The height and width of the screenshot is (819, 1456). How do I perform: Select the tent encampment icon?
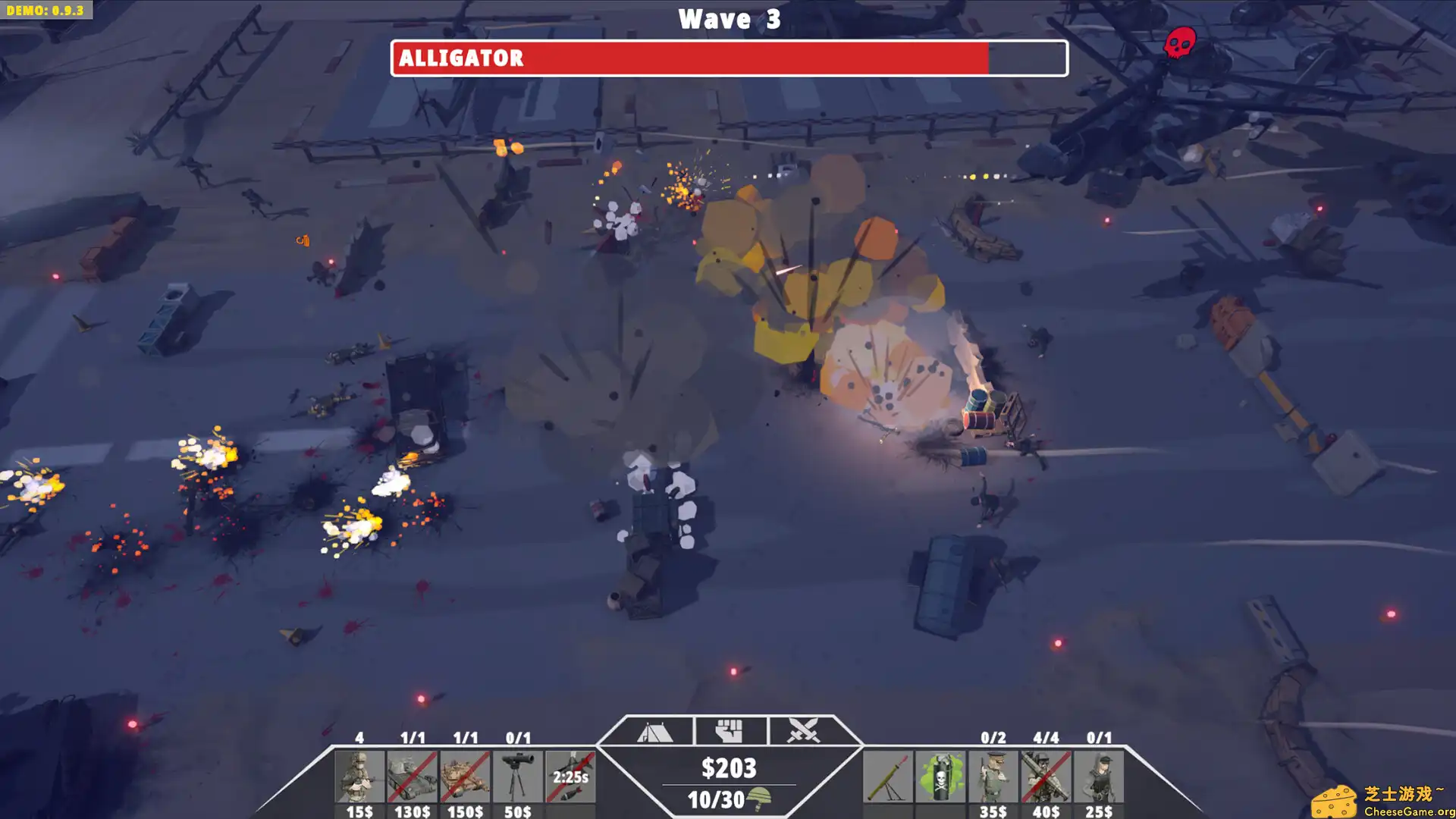pyautogui.click(x=654, y=731)
